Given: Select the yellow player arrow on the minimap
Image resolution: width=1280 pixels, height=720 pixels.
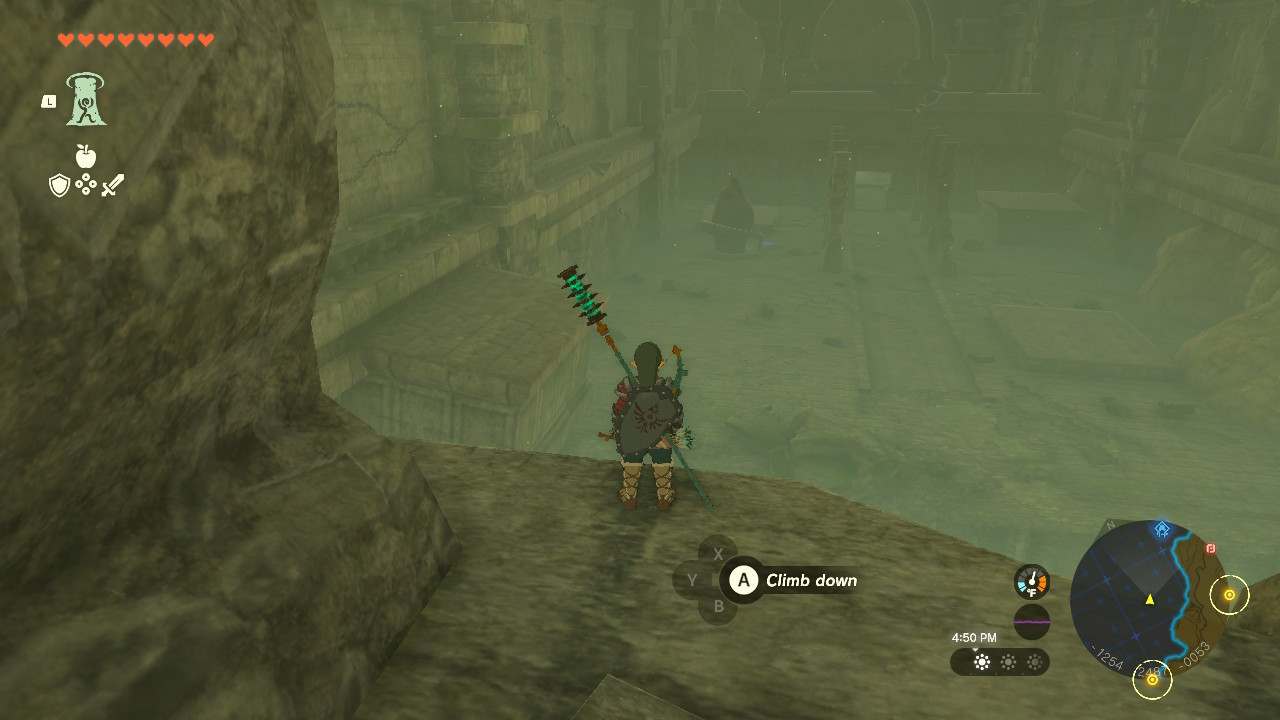Looking at the screenshot, I should pos(1149,600).
